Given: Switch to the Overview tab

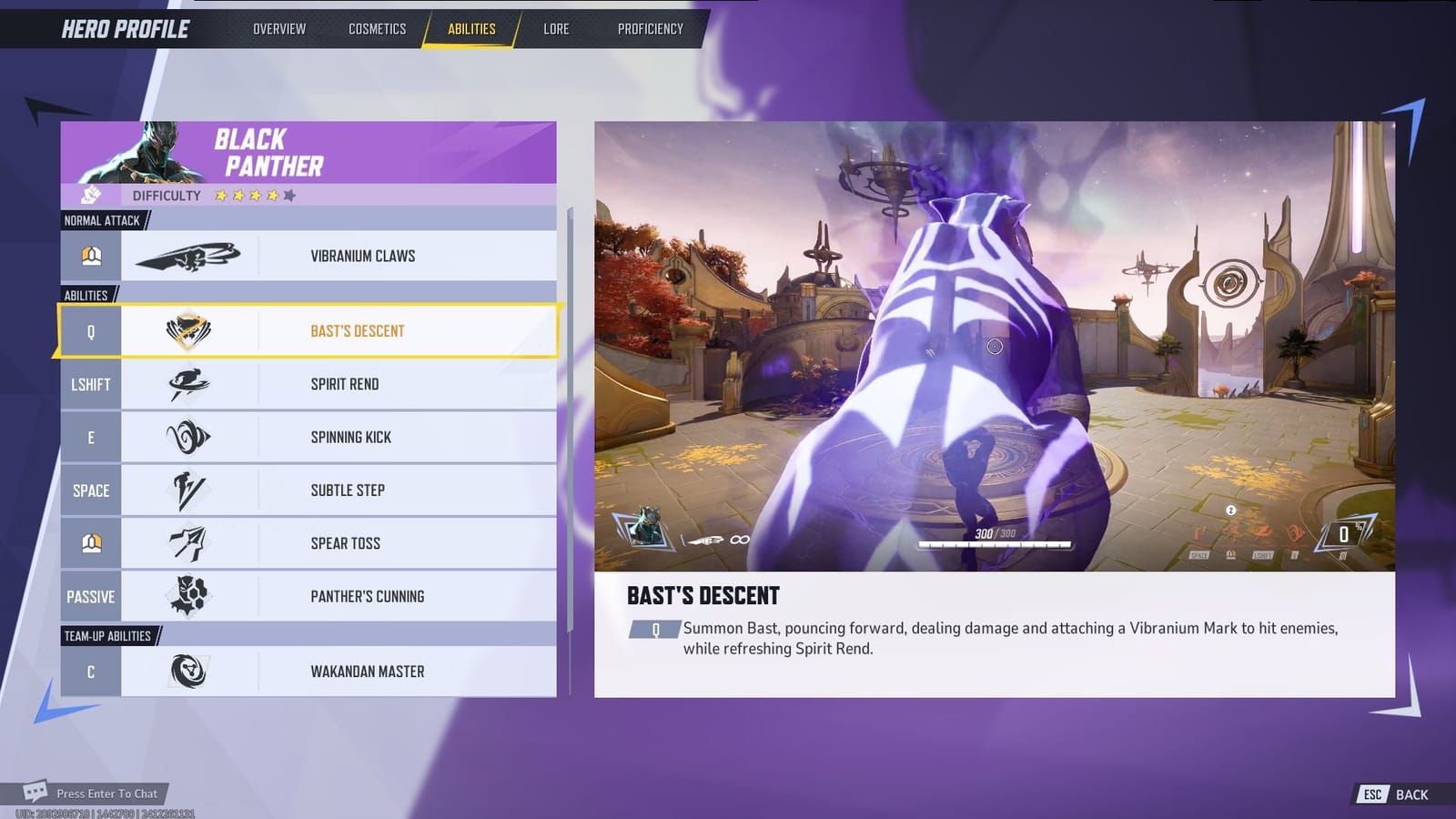Looking at the screenshot, I should point(278,28).
